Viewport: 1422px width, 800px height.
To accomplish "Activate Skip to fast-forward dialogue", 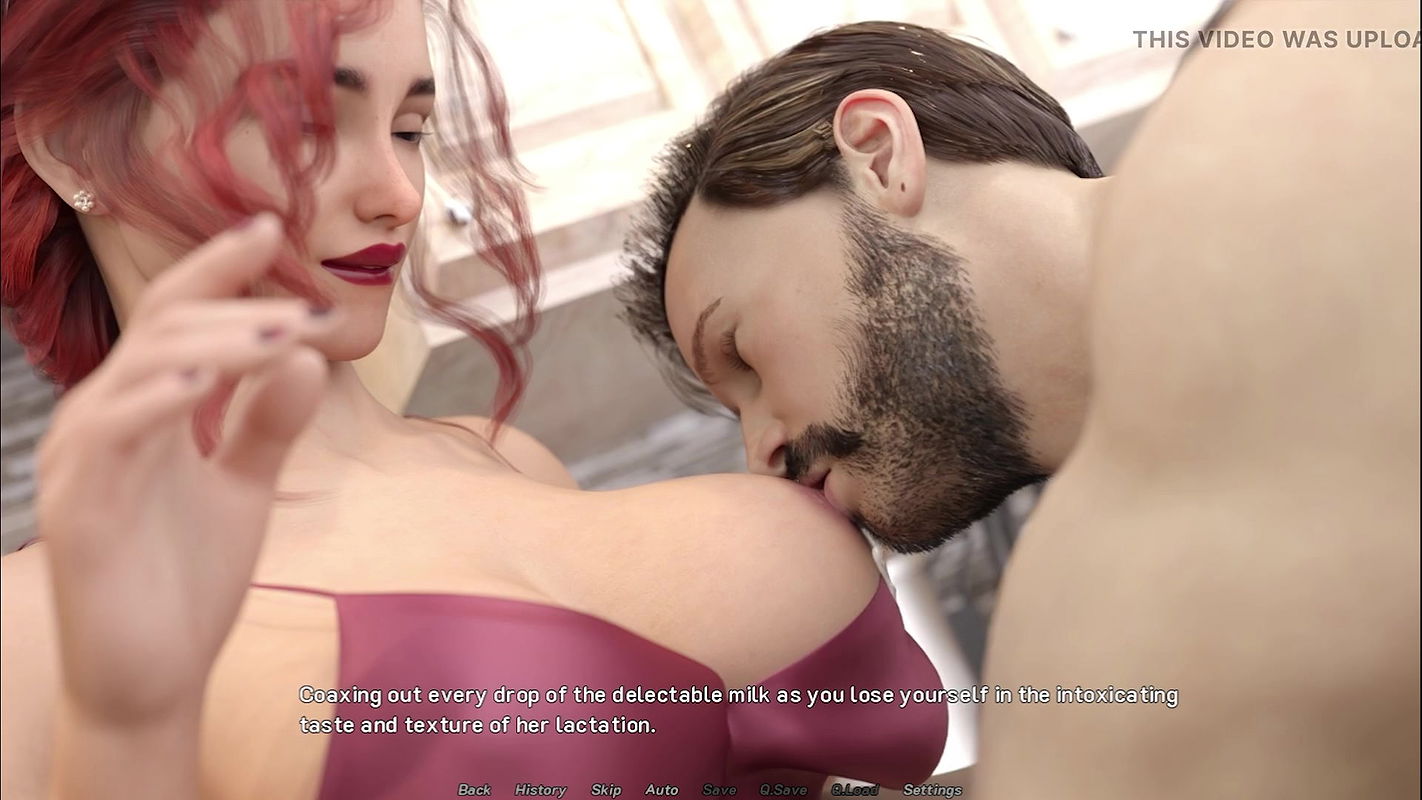I will coord(606,790).
